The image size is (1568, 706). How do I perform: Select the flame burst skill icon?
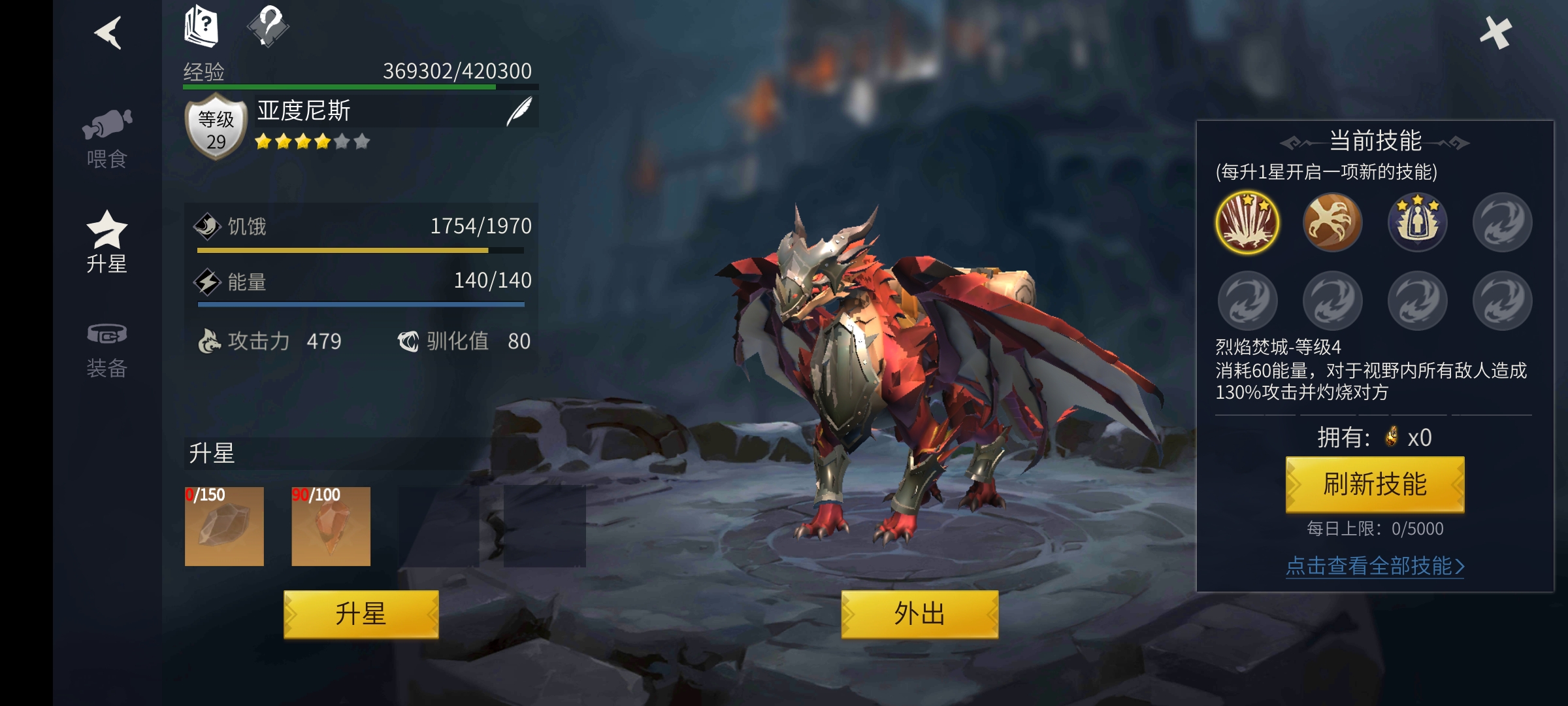(x=1247, y=222)
